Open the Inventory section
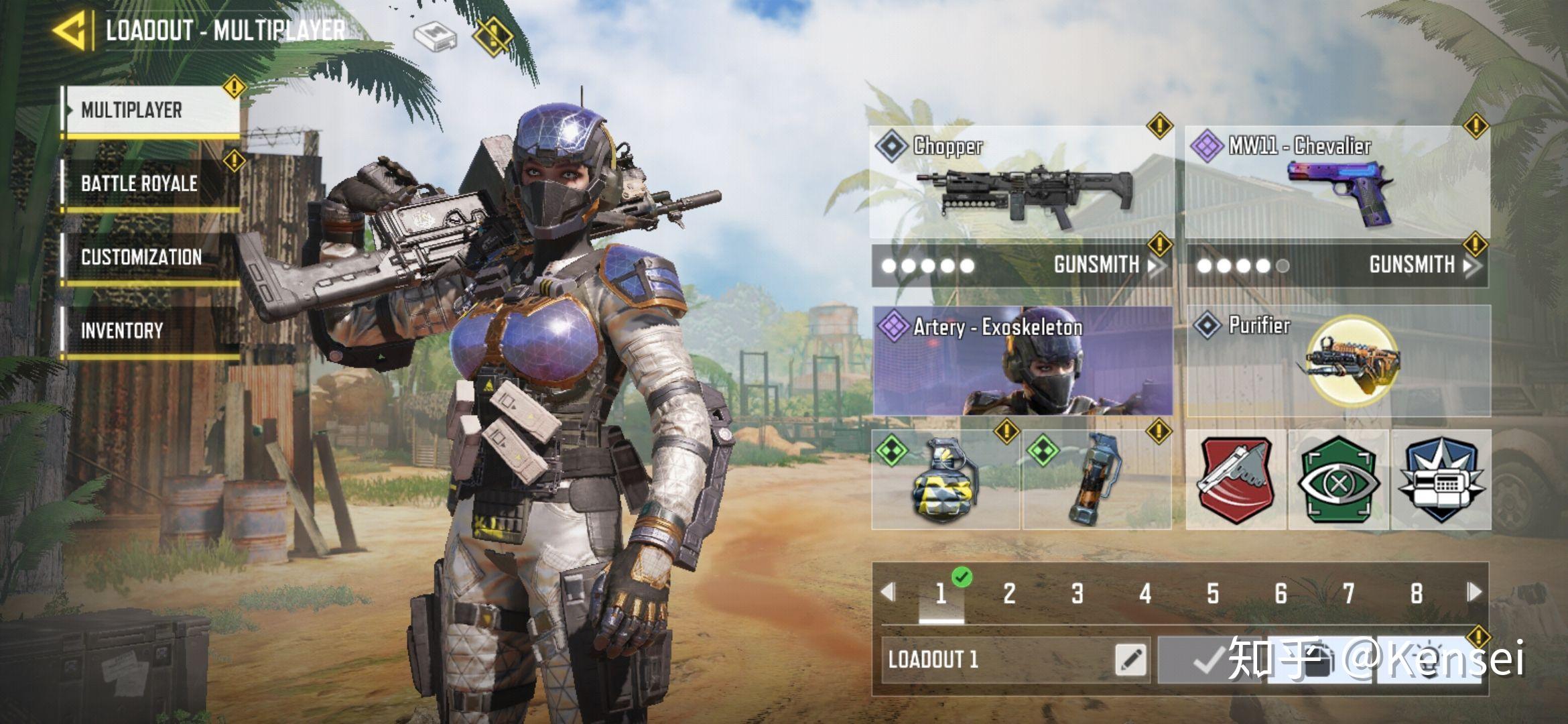 pyautogui.click(x=151, y=330)
